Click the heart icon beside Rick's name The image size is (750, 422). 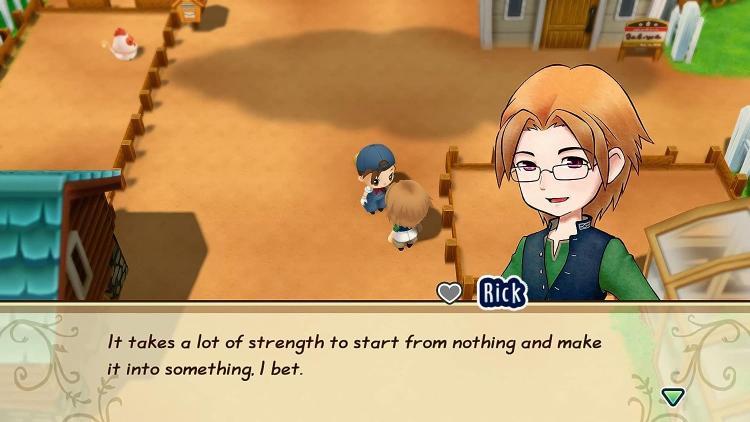tap(450, 293)
